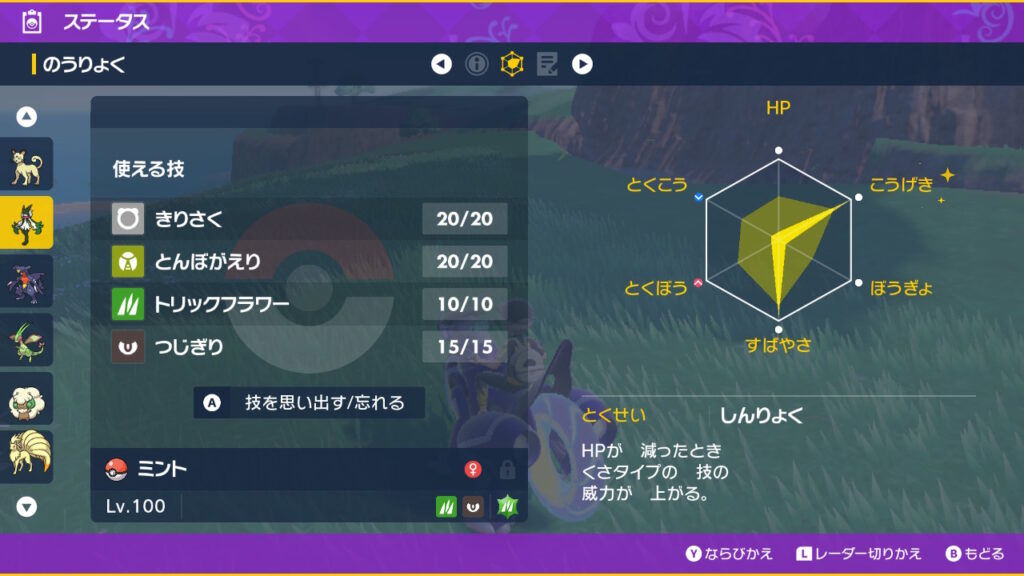Click the stat radar hexagon chart
The image size is (1024, 576).
pos(779,242)
